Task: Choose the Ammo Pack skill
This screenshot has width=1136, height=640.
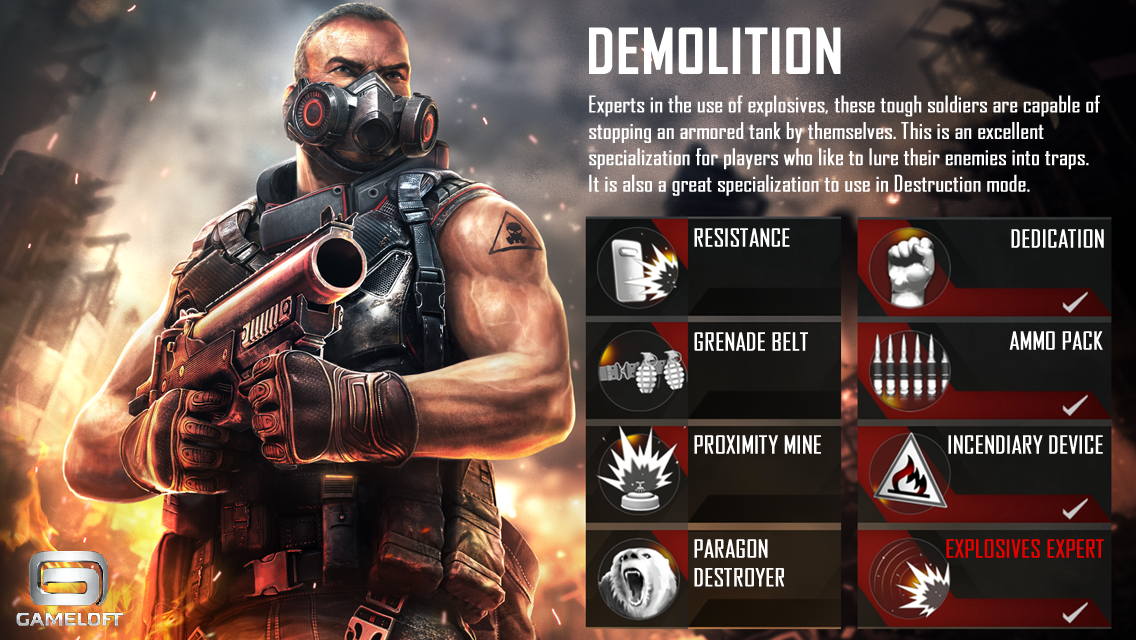Action: (x=984, y=369)
